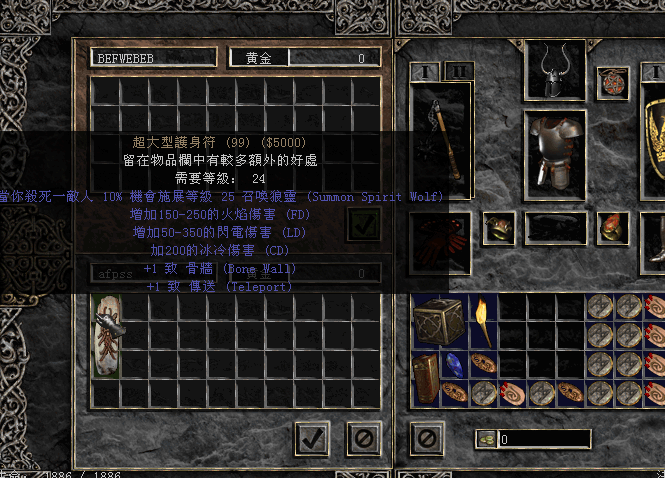
Task: Switch to weapon set II tab
Action: [x=459, y=71]
